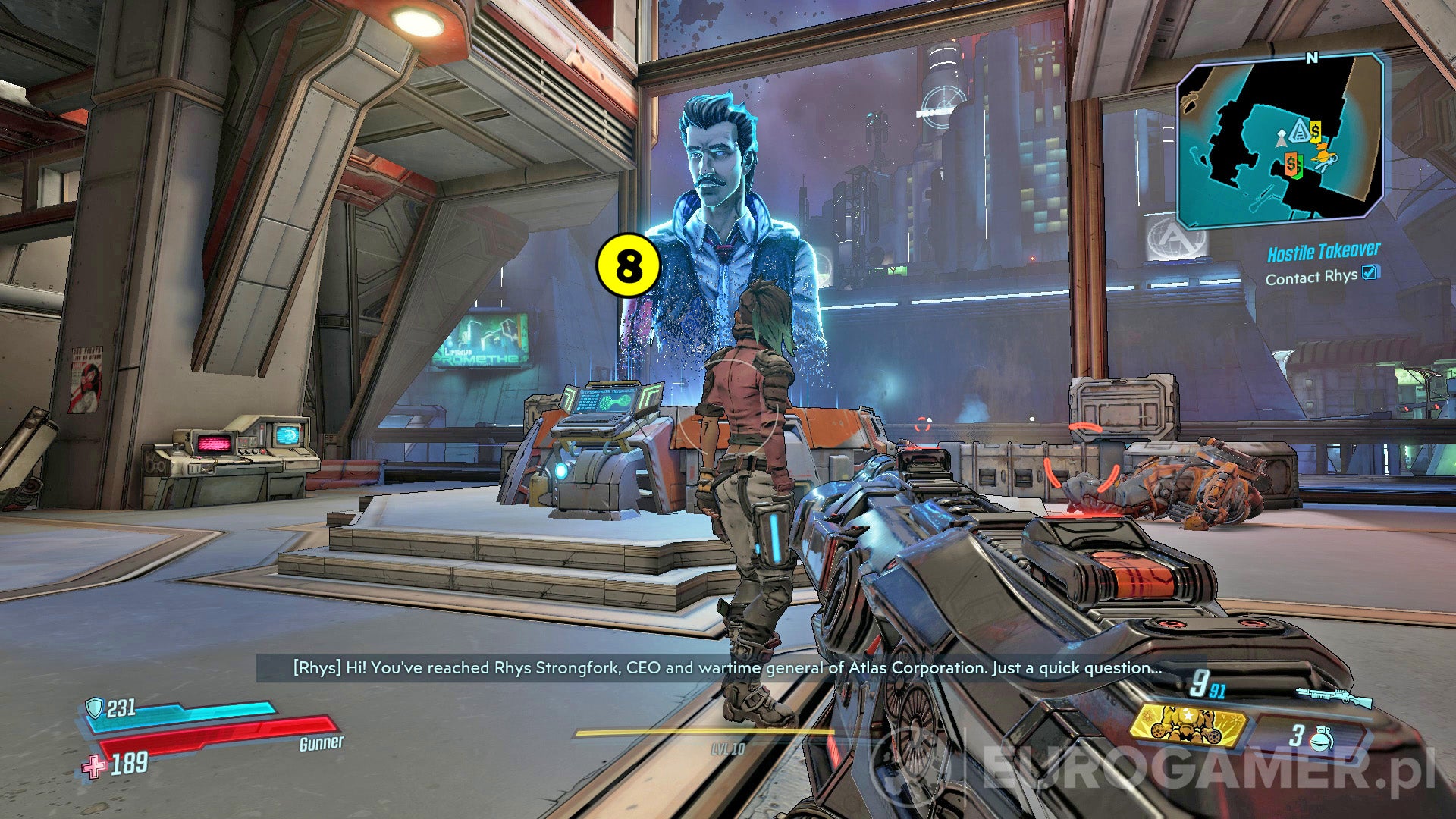Image resolution: width=1456 pixels, height=819 pixels.
Task: Select the Iron Bear action skill icon
Action: pyautogui.click(x=1188, y=726)
